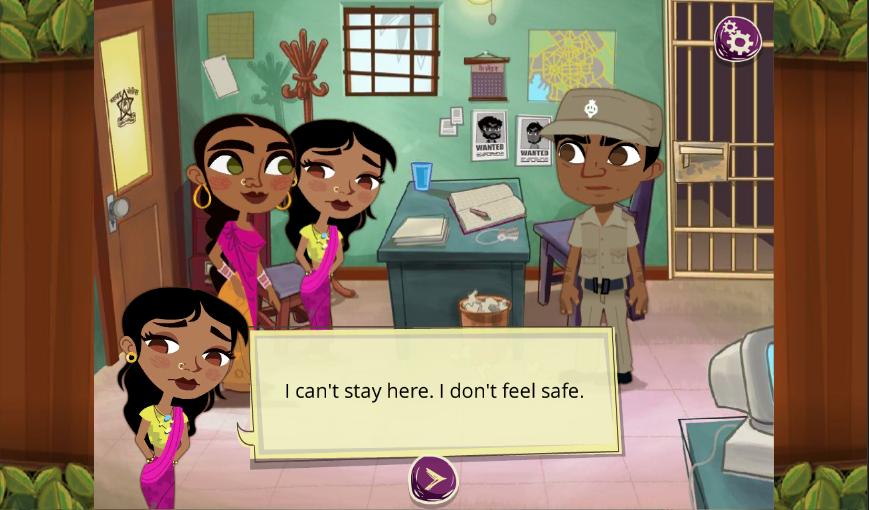Advance dialogue with the purple arrow button
Viewport: 869px width, 510px height.
[433, 479]
